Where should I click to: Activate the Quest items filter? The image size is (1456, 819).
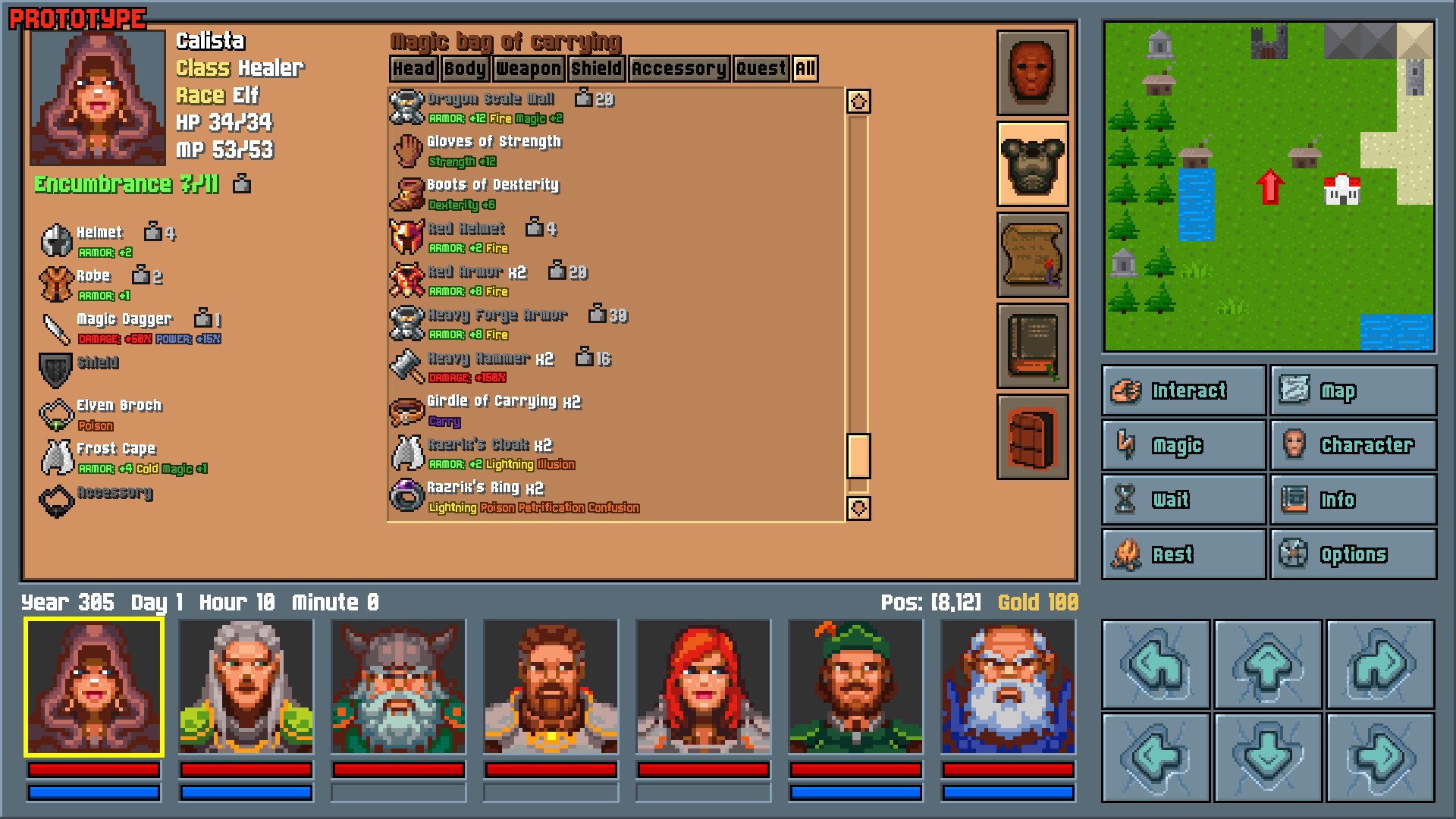(761, 68)
